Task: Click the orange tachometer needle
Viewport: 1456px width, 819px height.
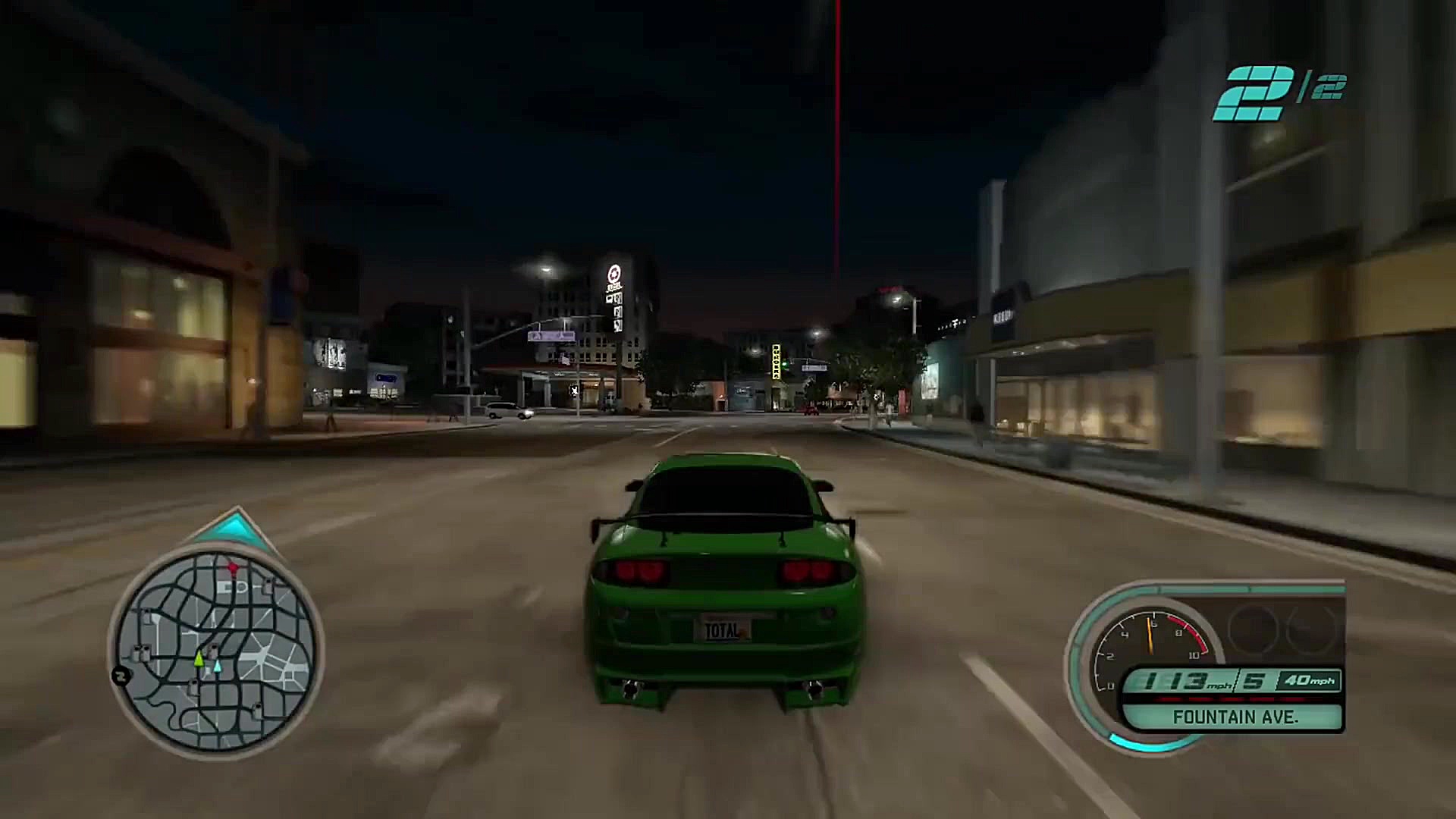Action: click(1150, 635)
